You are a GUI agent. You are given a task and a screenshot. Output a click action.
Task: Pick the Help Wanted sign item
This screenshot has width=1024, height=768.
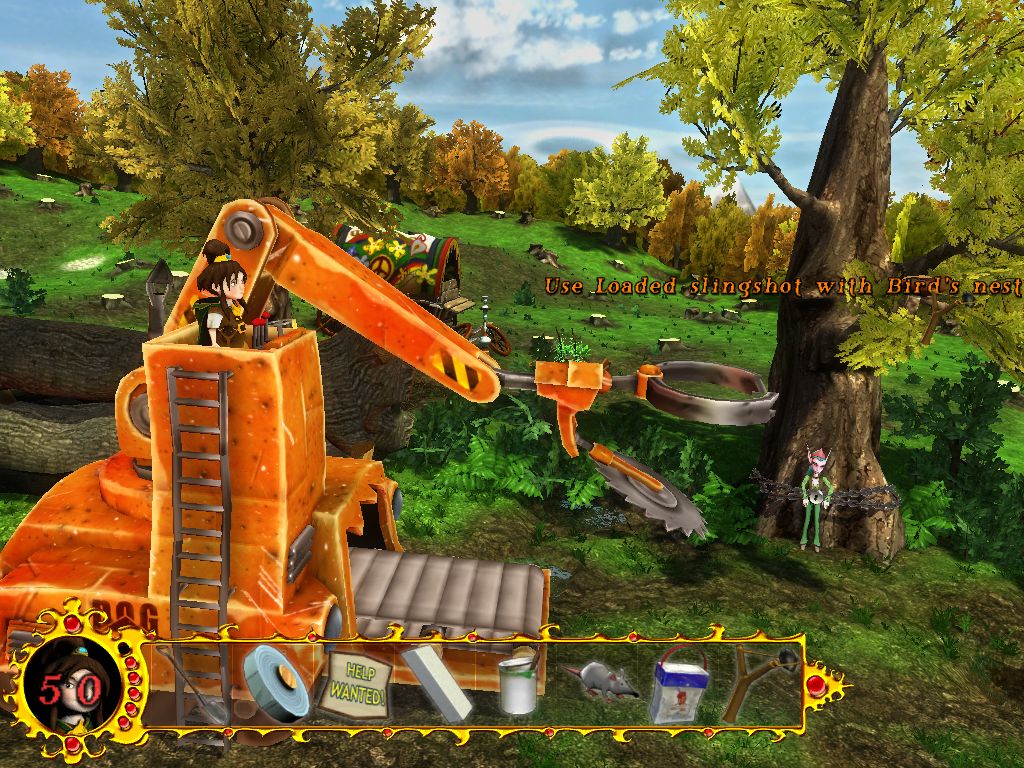click(353, 683)
